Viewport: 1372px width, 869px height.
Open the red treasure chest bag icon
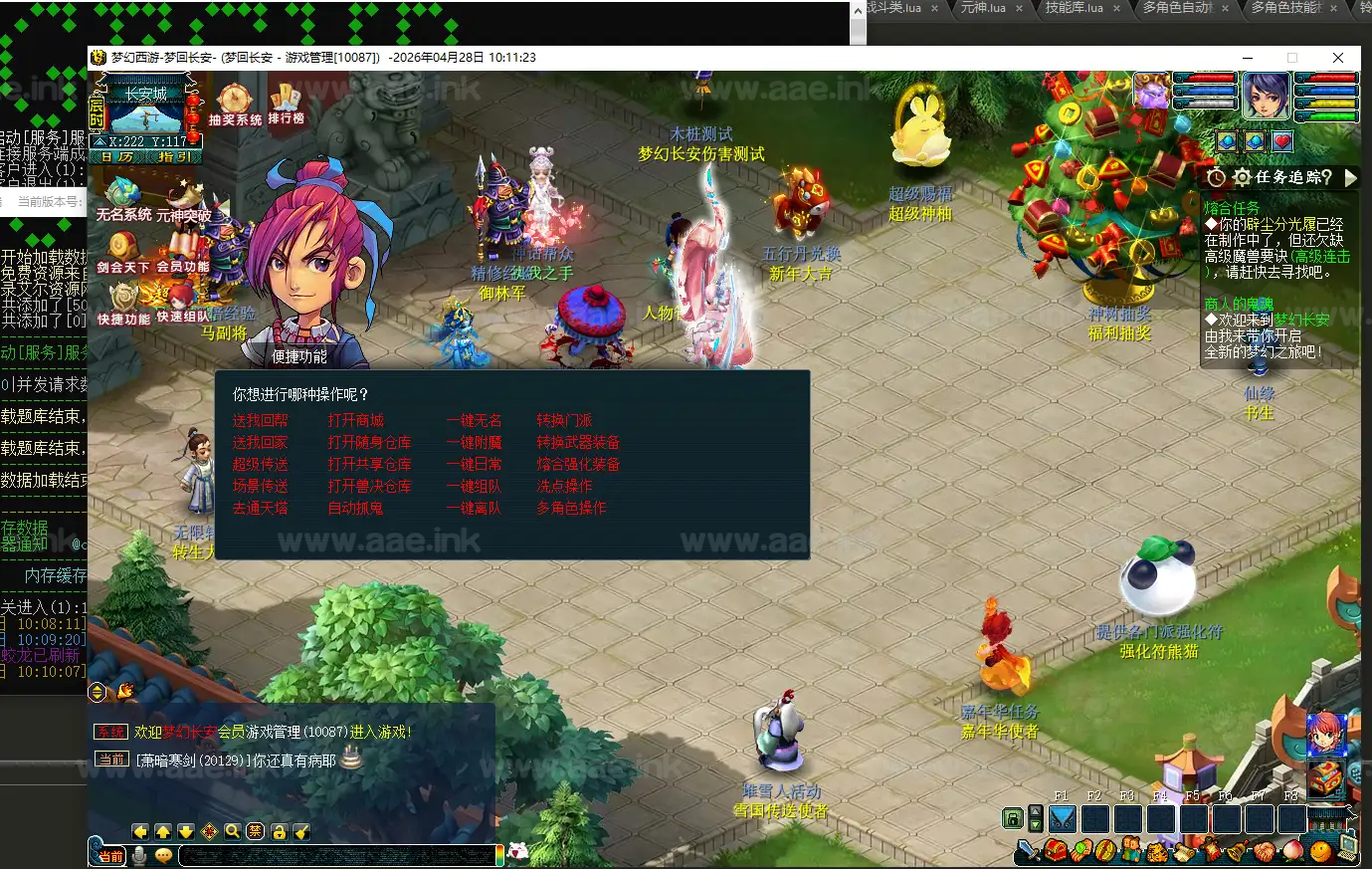pyautogui.click(x=1326, y=778)
